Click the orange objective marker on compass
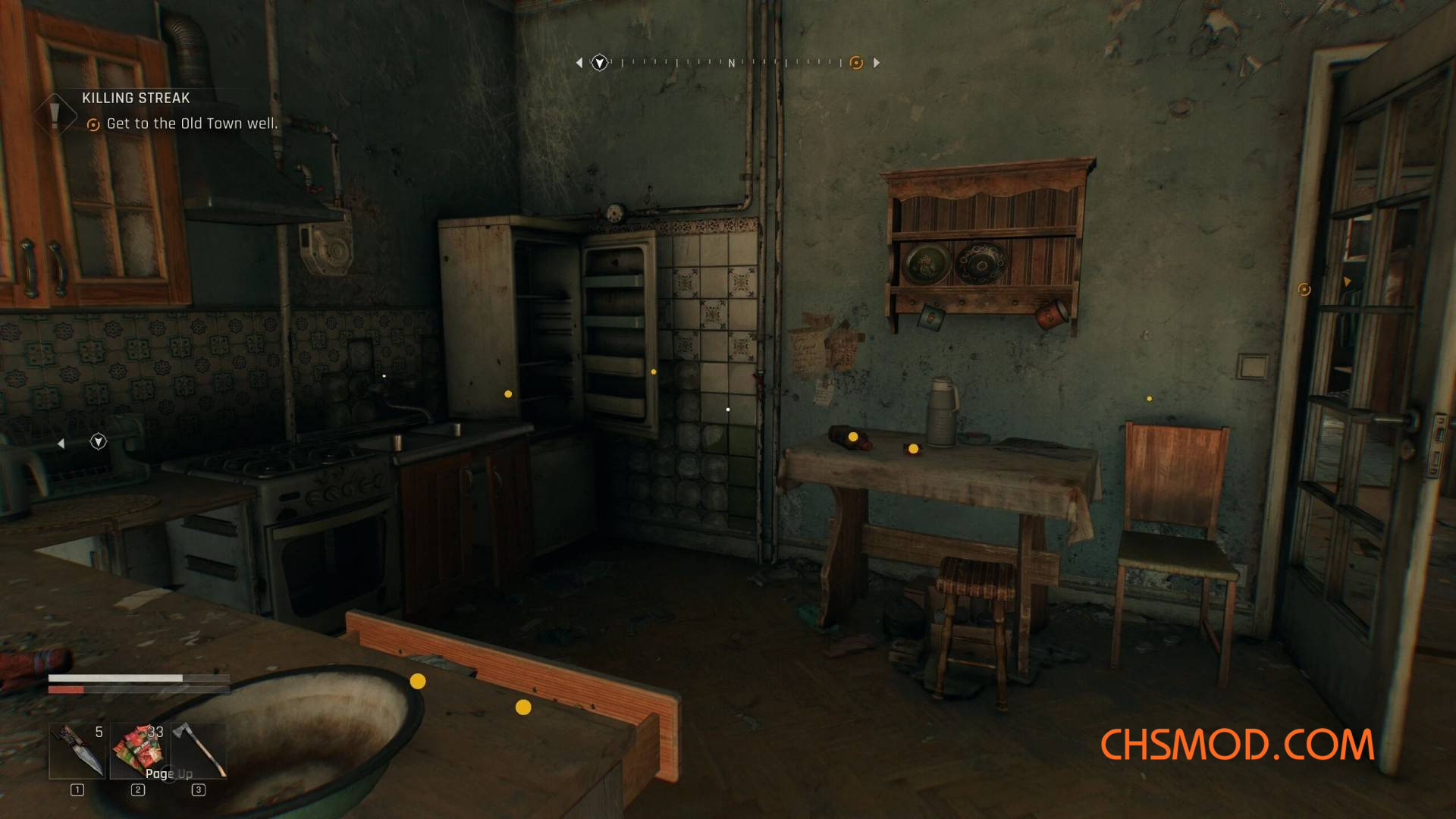Viewport: 1456px width, 819px height. click(x=856, y=63)
